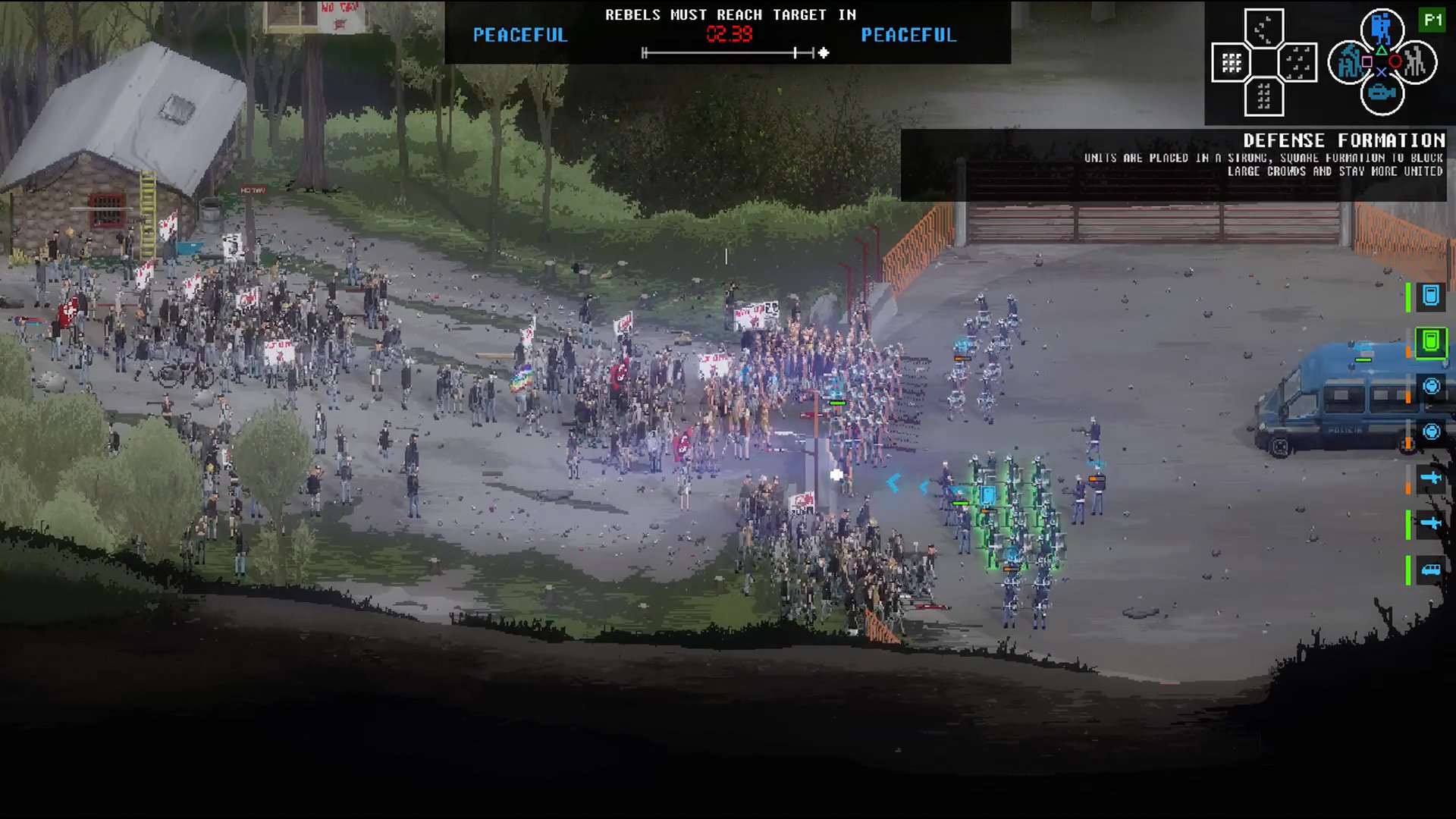Click the second helmet unit in the roster
This screenshot has width=1456, height=819.
1431,432
